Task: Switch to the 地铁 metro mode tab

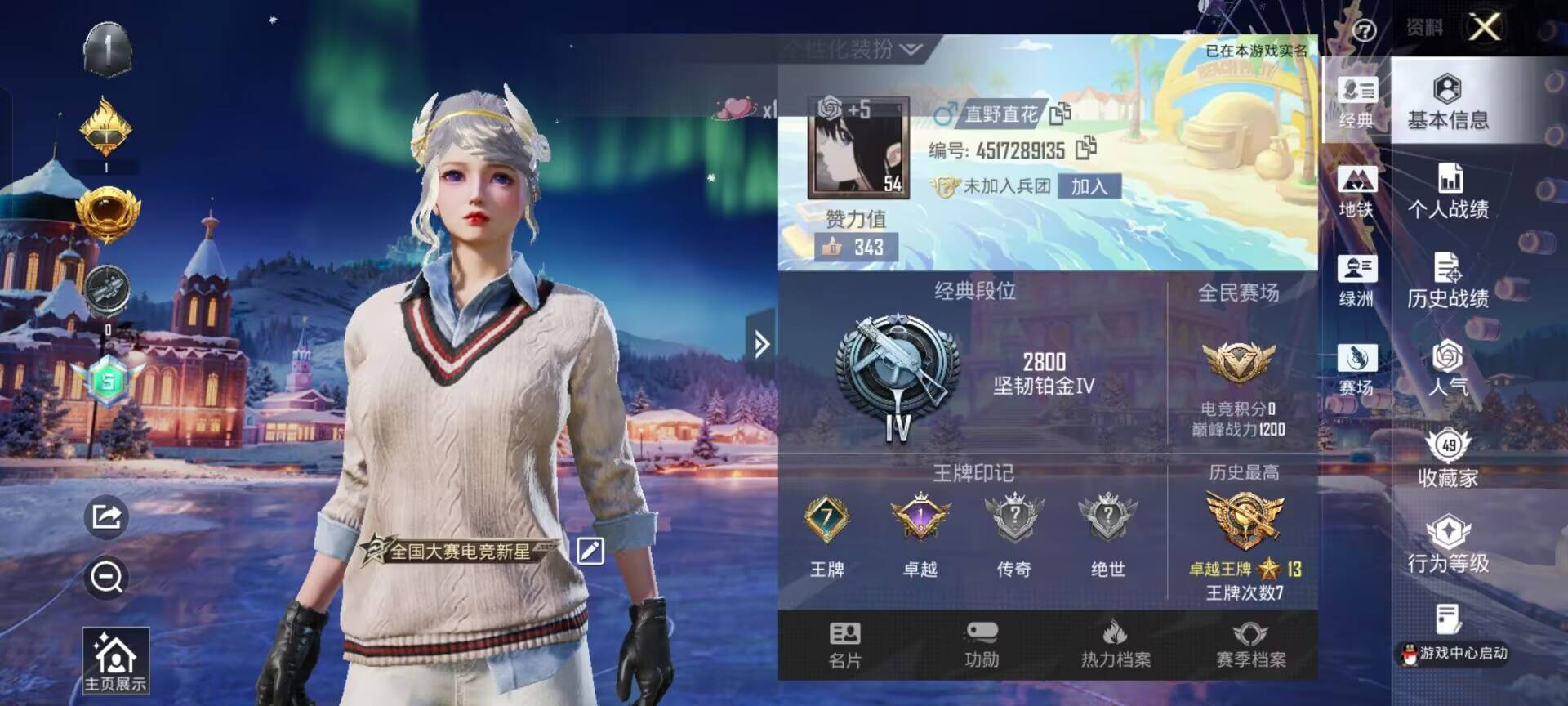Action: click(1356, 192)
